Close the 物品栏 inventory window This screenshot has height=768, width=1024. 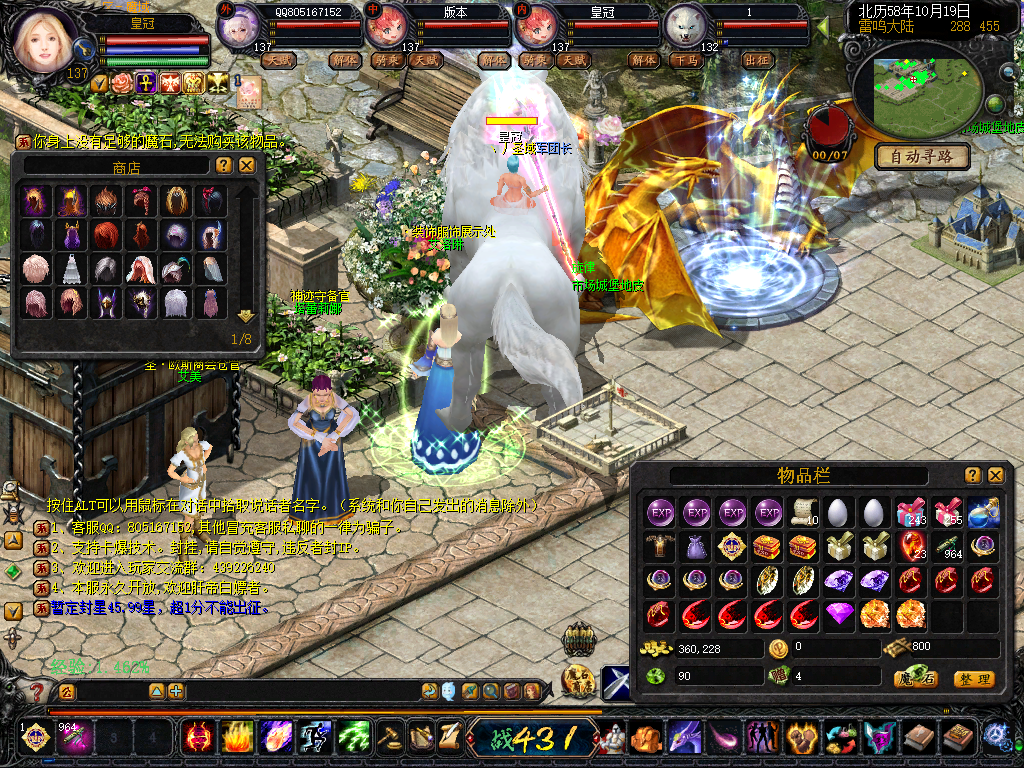click(995, 475)
